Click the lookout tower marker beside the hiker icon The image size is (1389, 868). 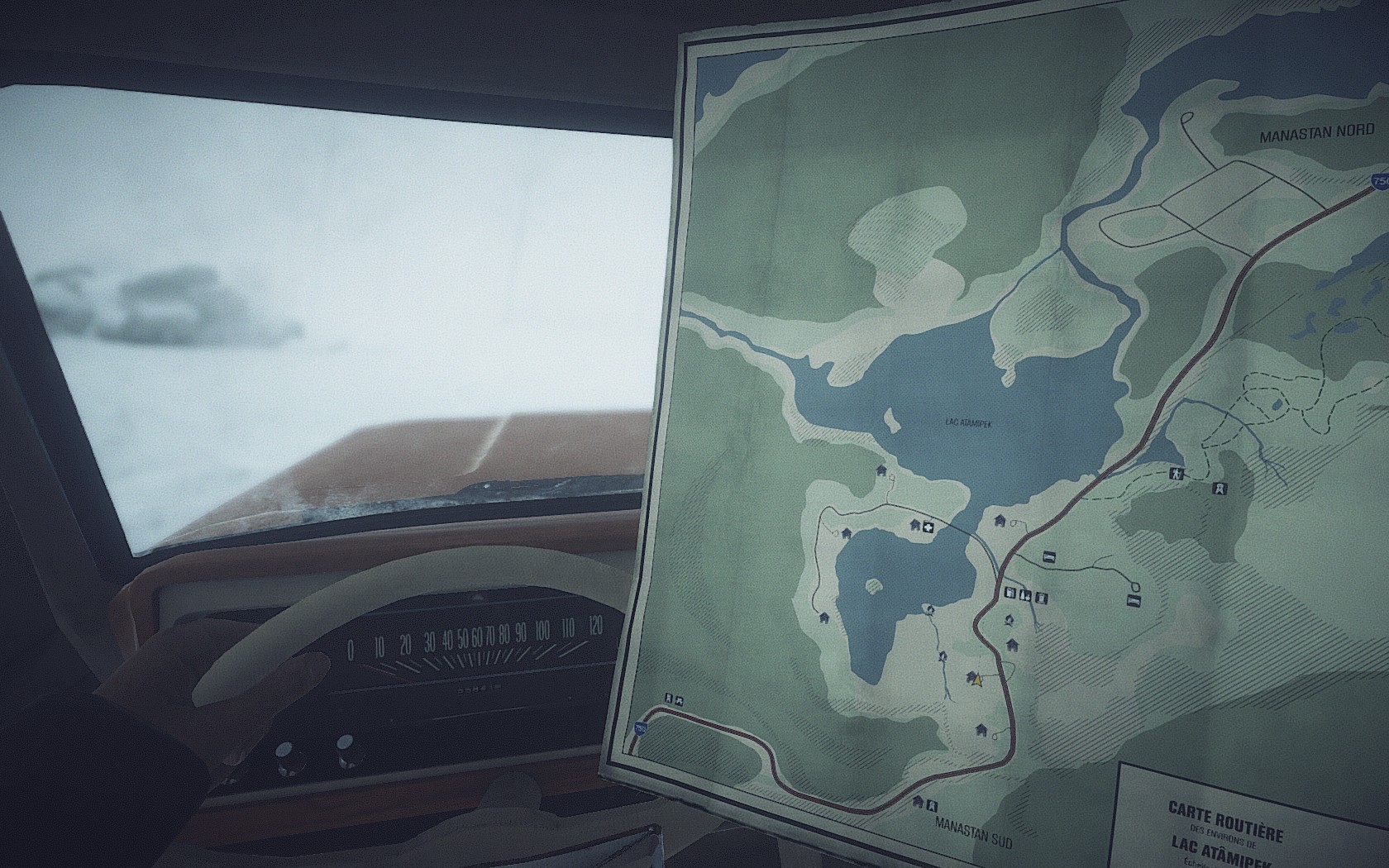tap(1220, 489)
